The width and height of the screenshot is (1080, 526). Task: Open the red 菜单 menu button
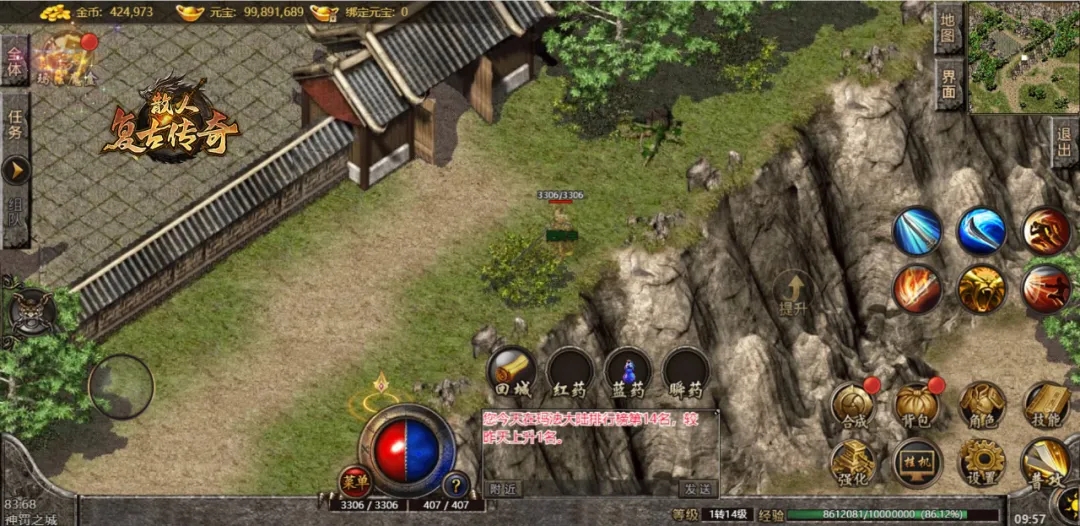pos(355,483)
